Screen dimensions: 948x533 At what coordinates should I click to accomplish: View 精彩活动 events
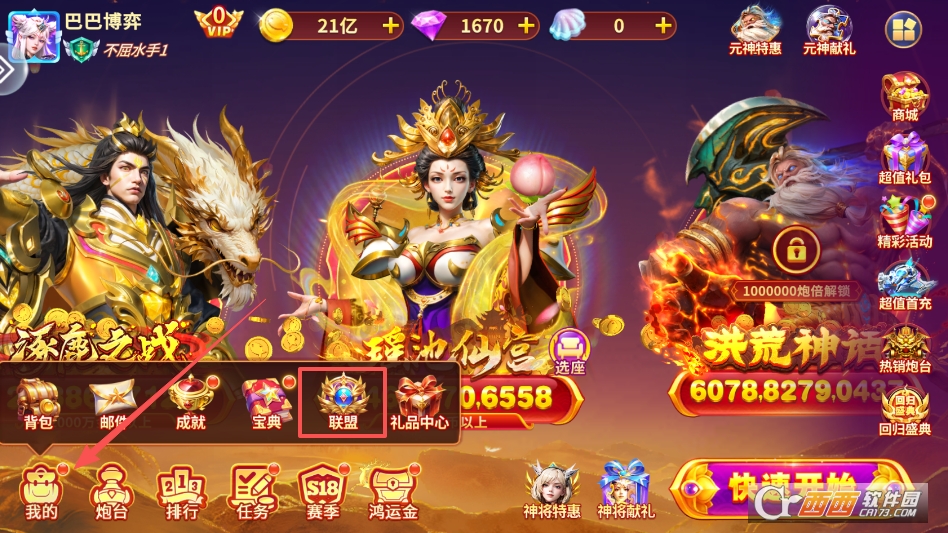click(x=905, y=222)
